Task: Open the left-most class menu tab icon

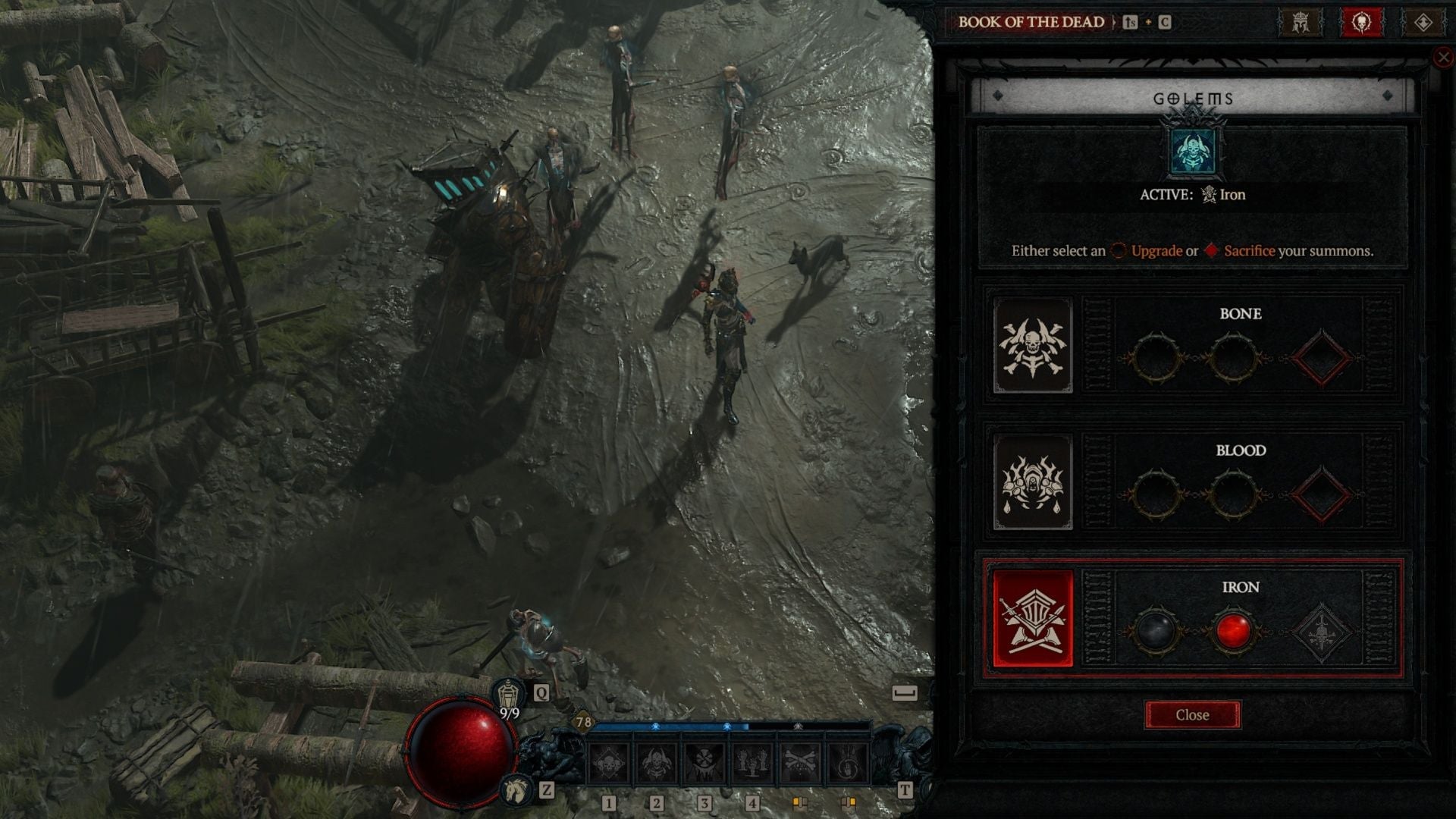Action: [x=1301, y=22]
